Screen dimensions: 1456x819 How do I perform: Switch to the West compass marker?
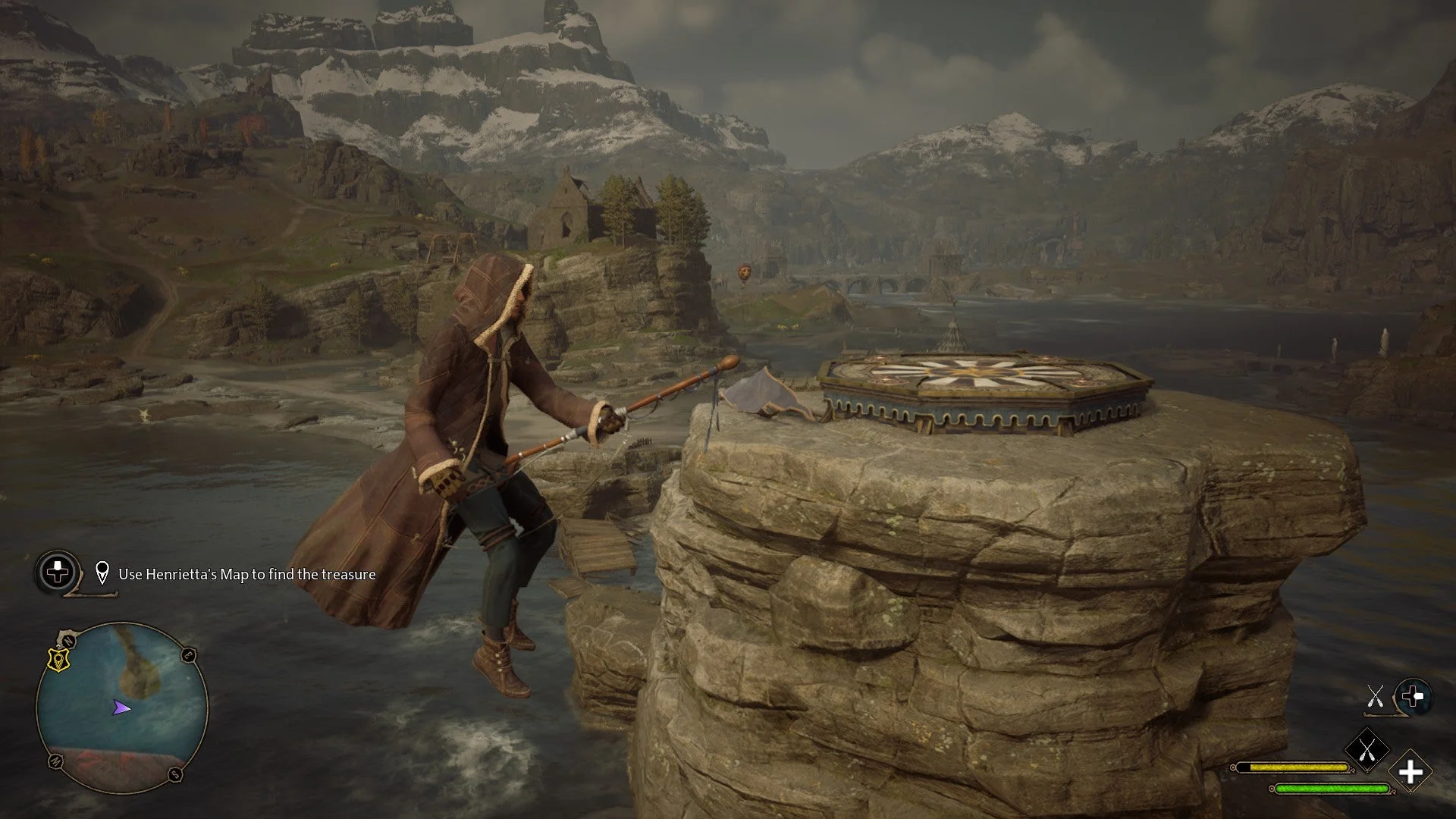click(x=56, y=760)
